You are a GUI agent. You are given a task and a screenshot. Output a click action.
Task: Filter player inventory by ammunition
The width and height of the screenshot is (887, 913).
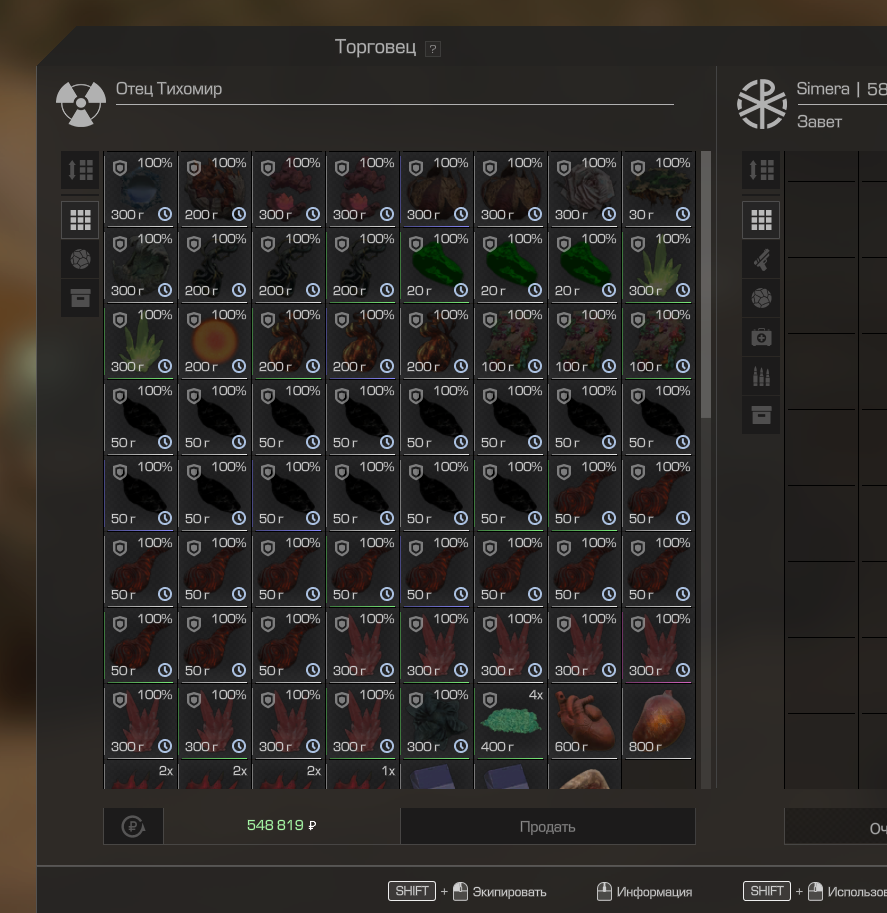[761, 376]
